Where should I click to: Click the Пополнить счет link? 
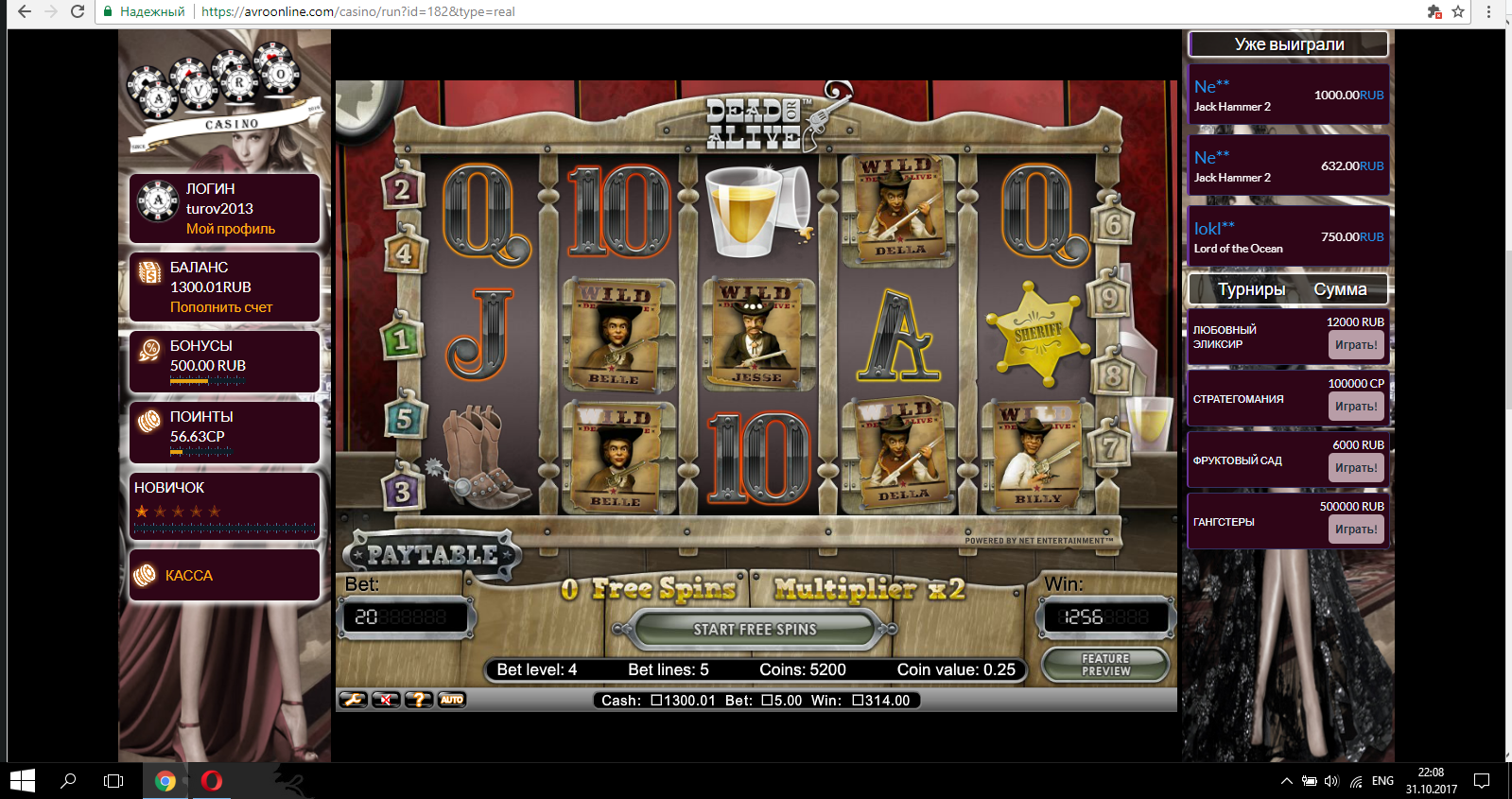click(x=221, y=307)
